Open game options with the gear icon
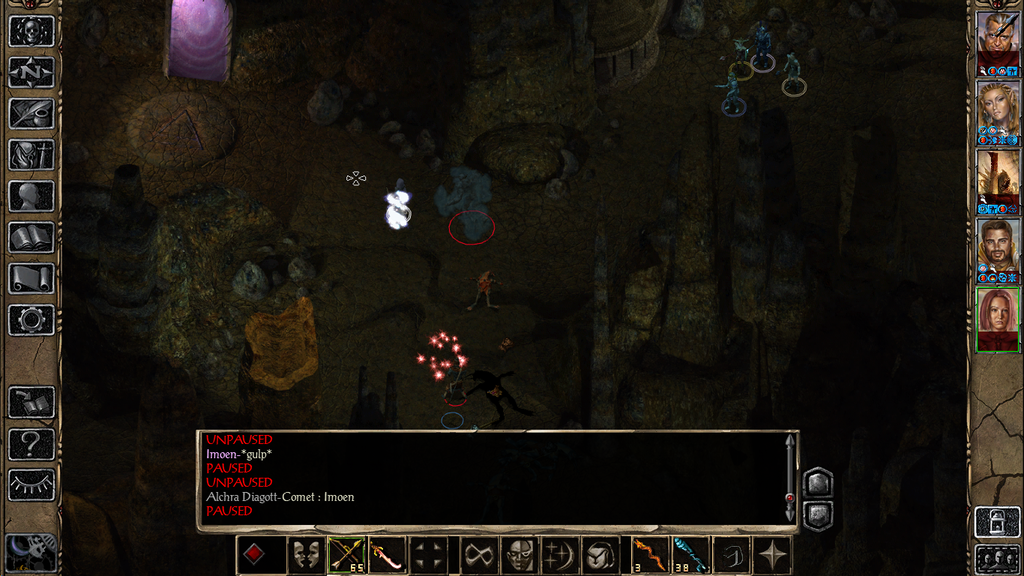Screen dimensions: 1024x576 [x=31, y=319]
